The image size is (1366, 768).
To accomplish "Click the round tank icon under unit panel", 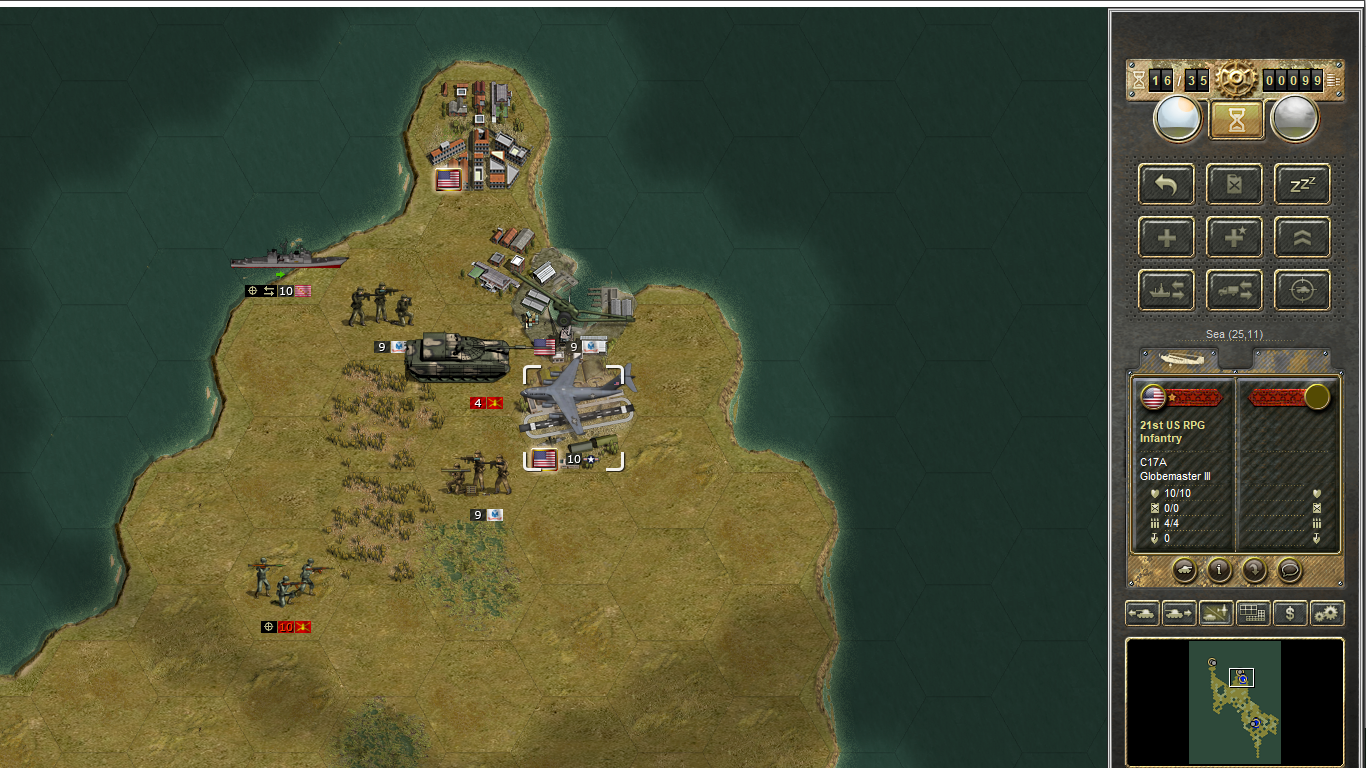I will tap(1184, 570).
